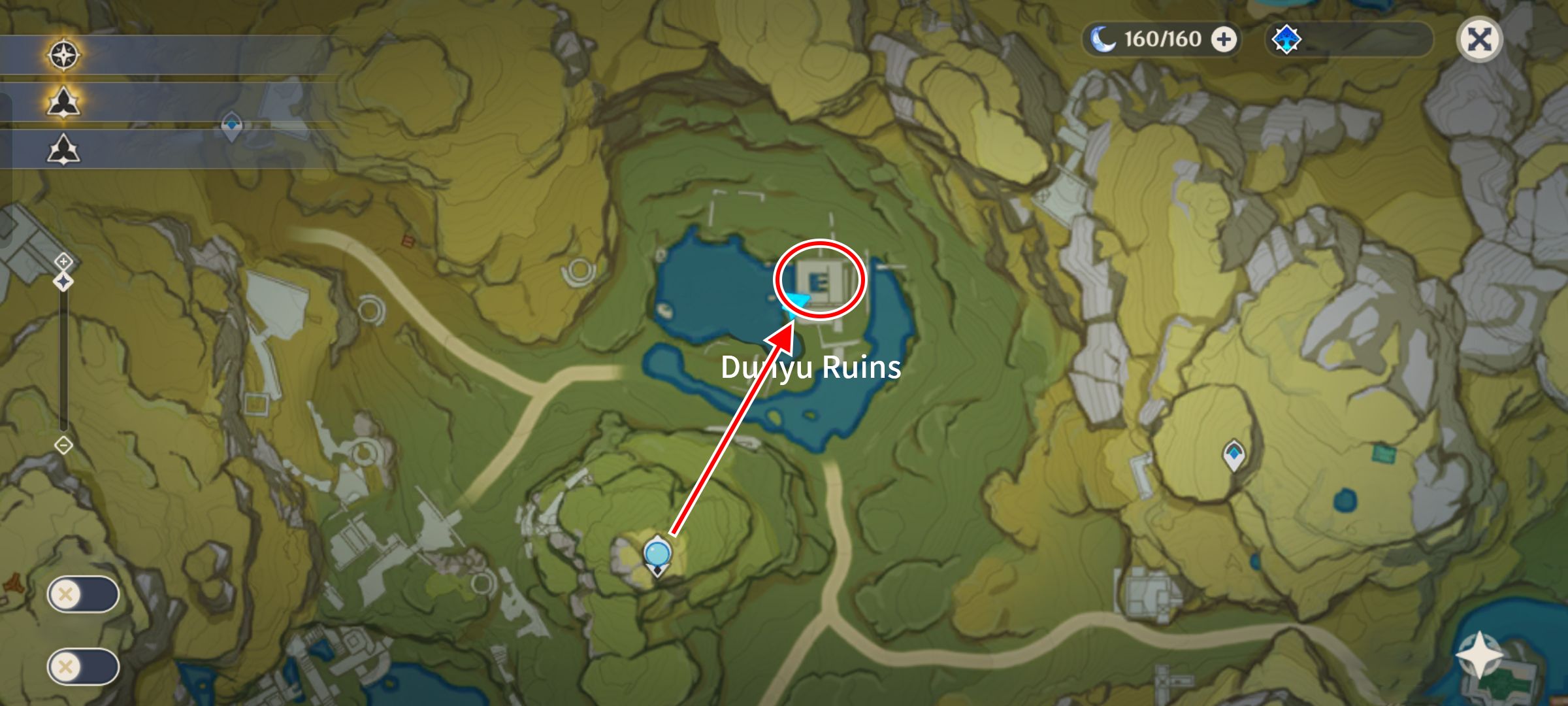Select the teleport waypoint icon near top navigation bar
Screen dimensions: 1568x706
coord(232,123)
